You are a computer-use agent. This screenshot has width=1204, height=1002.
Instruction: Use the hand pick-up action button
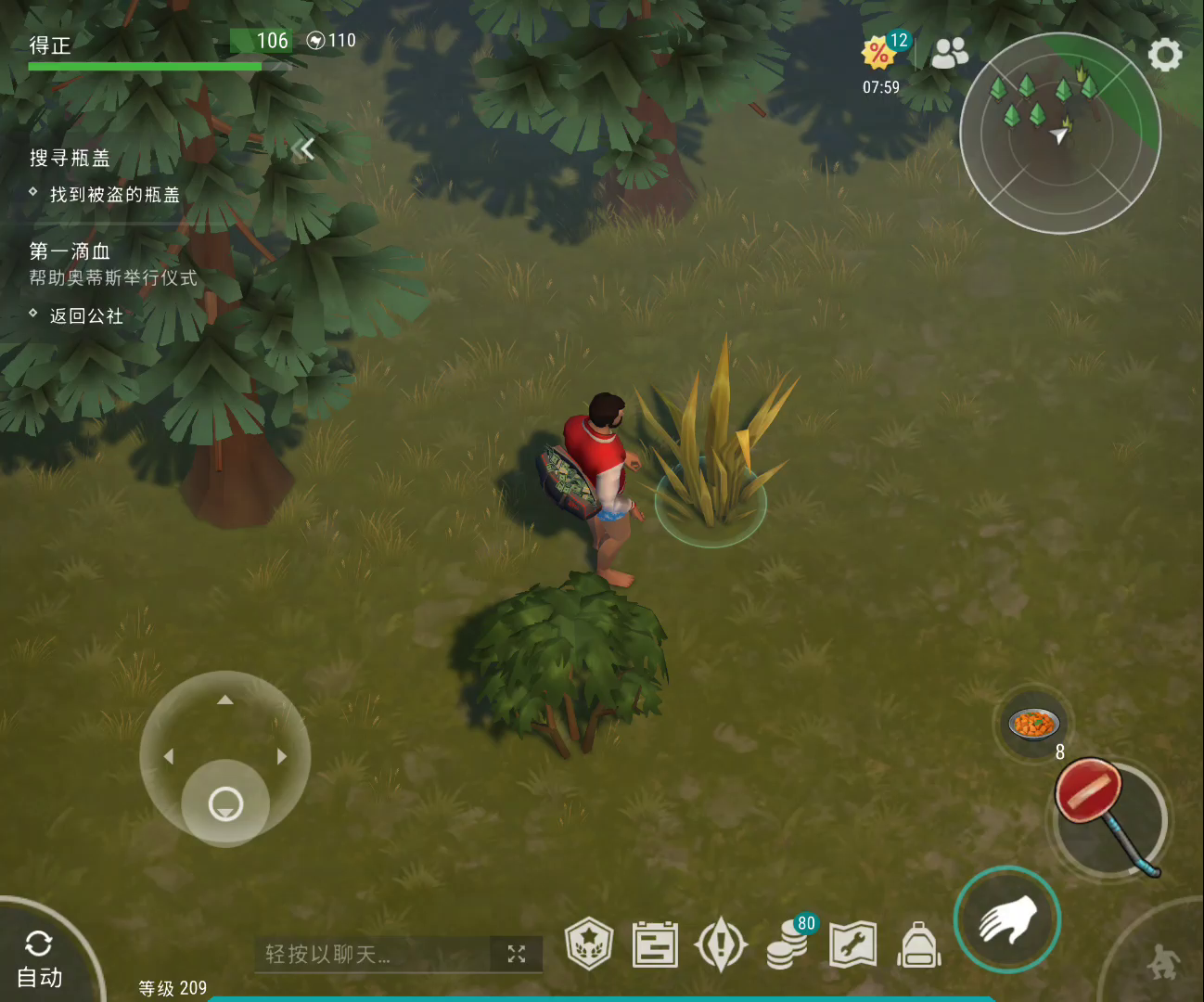1007,919
